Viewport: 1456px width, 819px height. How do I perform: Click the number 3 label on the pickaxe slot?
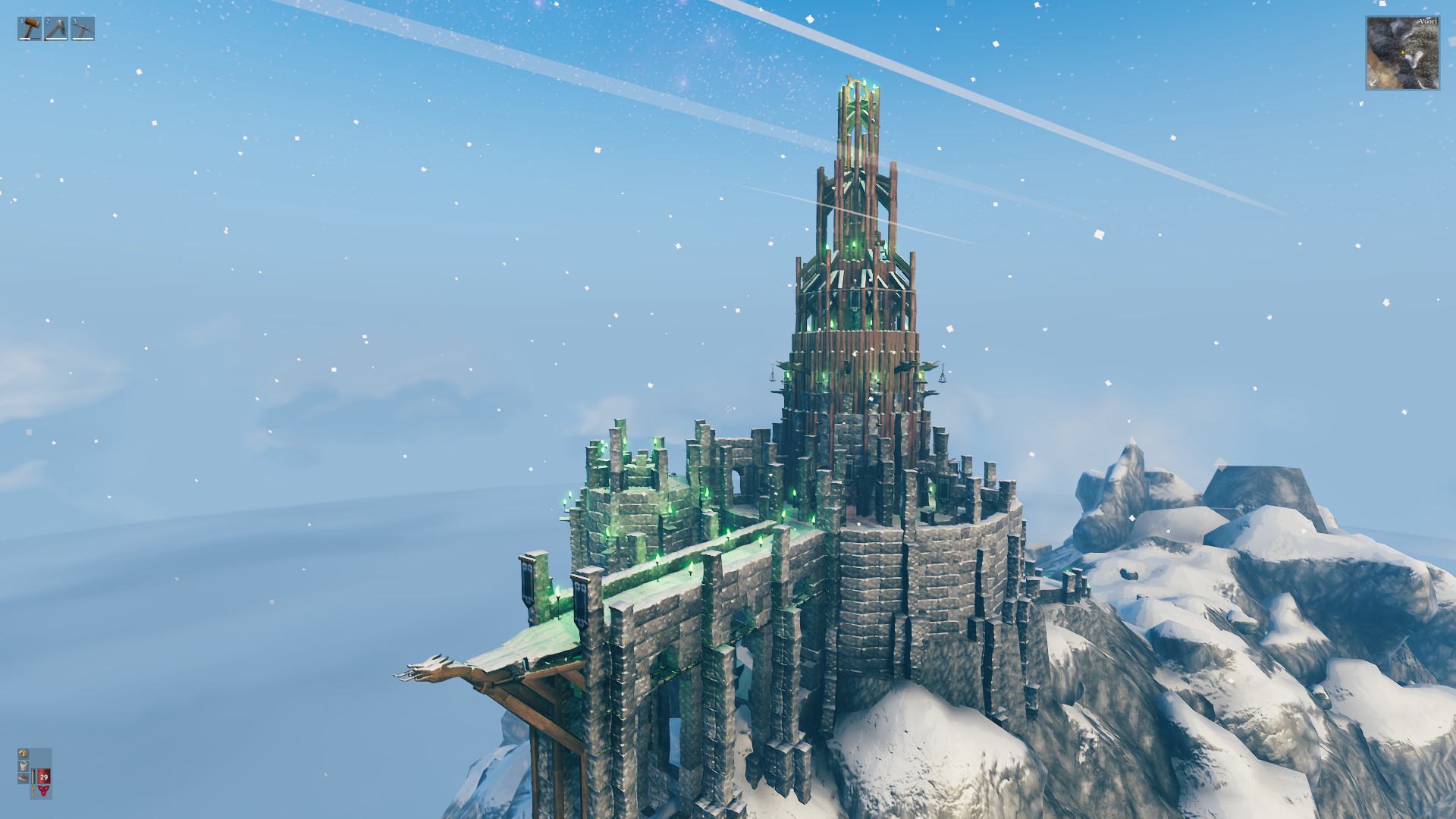click(74, 21)
